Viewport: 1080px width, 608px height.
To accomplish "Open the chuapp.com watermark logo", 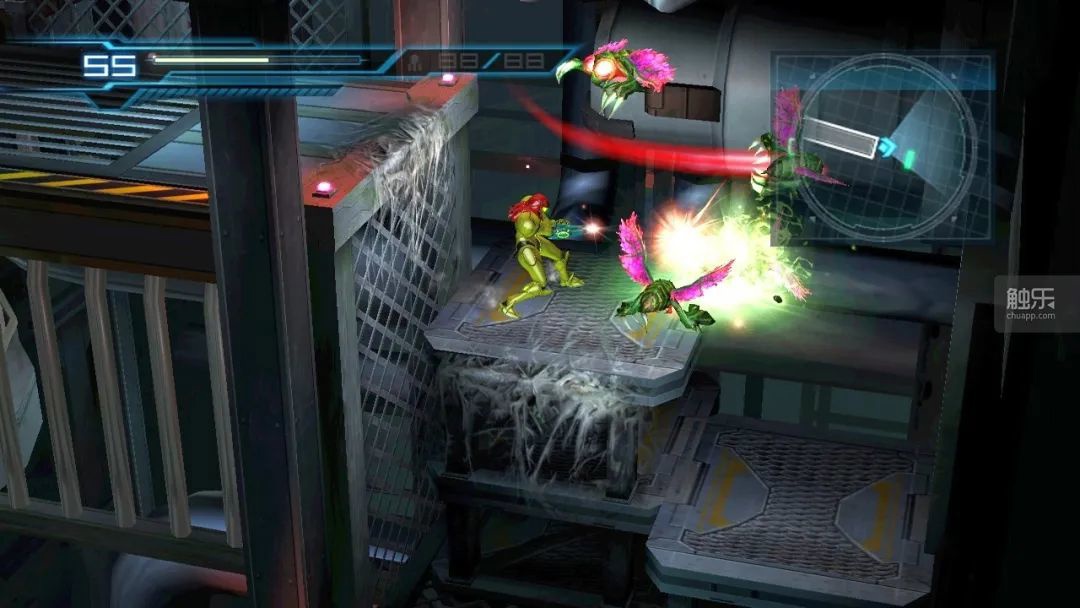I will [x=1030, y=301].
